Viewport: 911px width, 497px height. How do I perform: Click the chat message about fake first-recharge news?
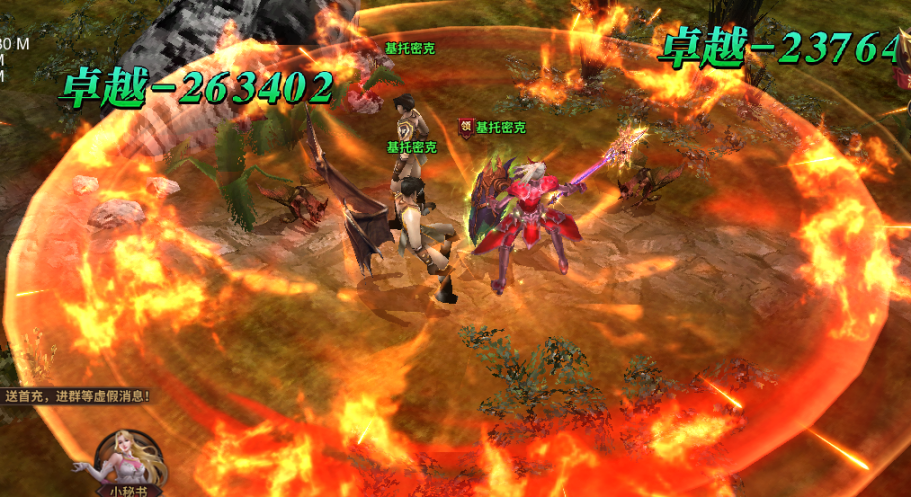[77, 396]
